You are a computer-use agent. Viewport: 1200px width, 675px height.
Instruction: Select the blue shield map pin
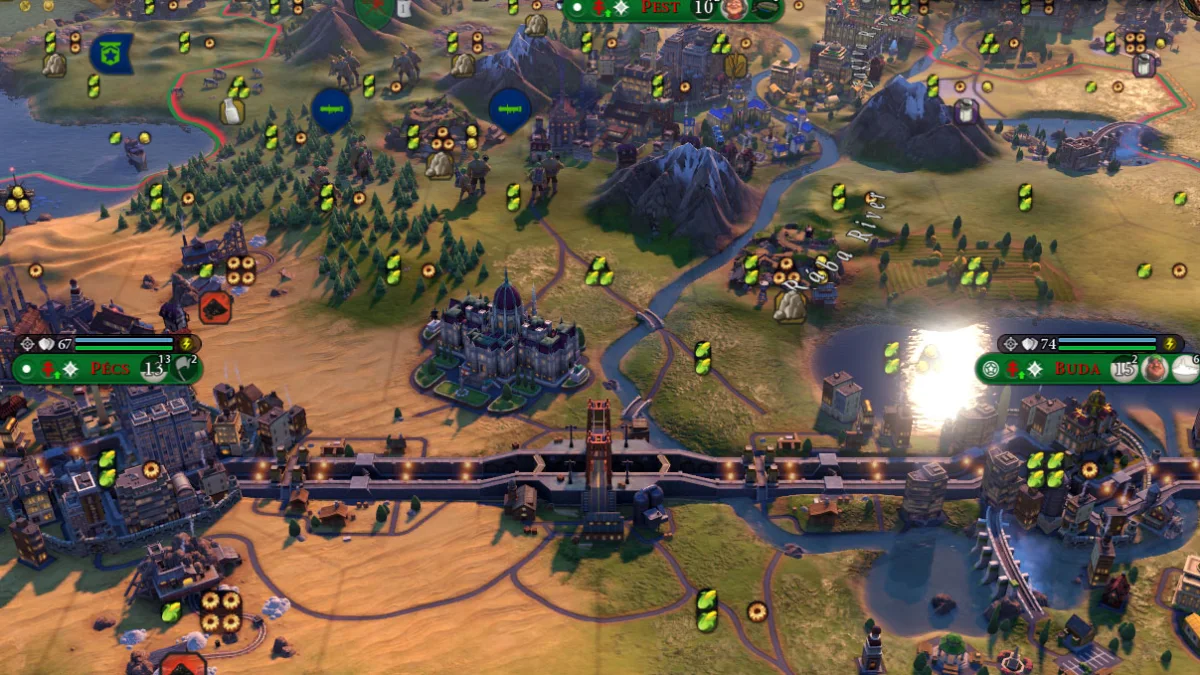pos(111,53)
